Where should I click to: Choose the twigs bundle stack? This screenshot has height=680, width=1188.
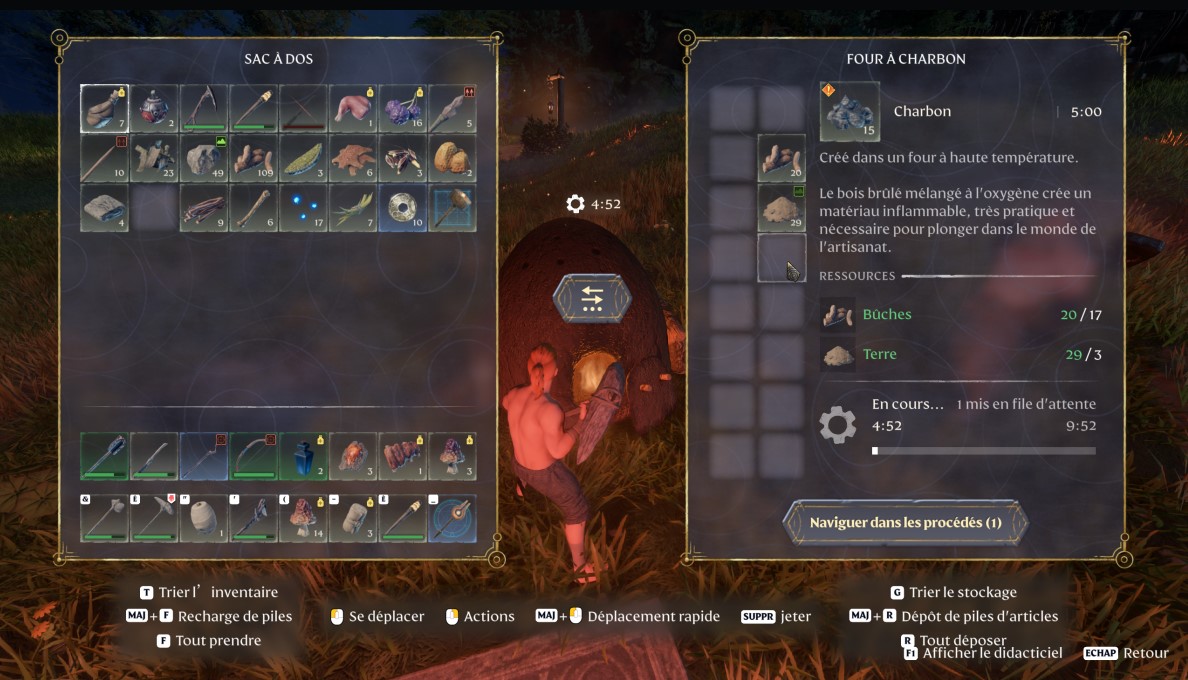(x=204, y=207)
